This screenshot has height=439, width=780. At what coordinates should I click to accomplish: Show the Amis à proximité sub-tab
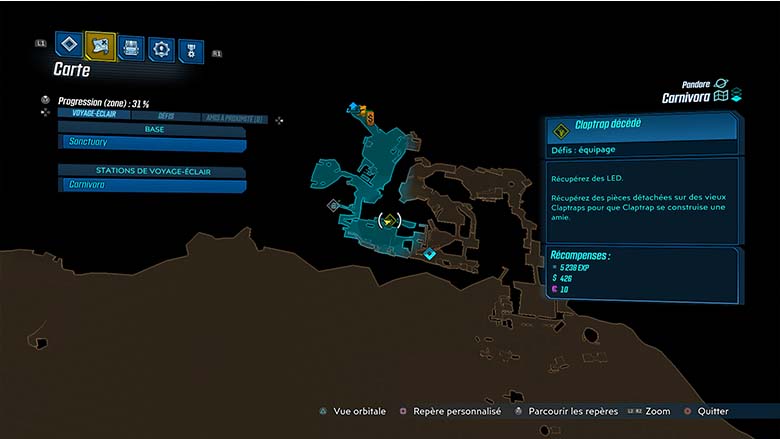tap(233, 118)
